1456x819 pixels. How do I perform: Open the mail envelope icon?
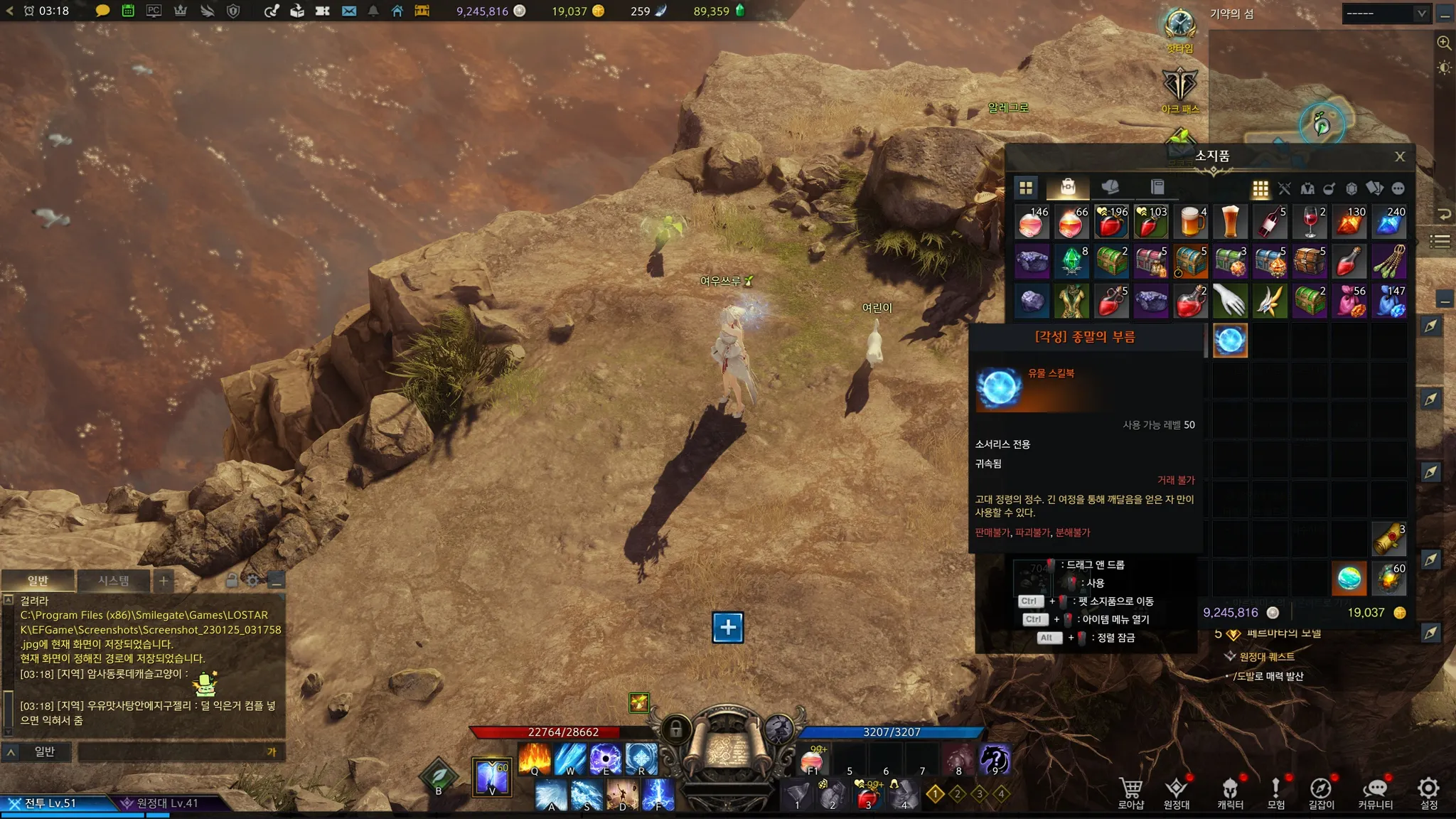tap(348, 11)
